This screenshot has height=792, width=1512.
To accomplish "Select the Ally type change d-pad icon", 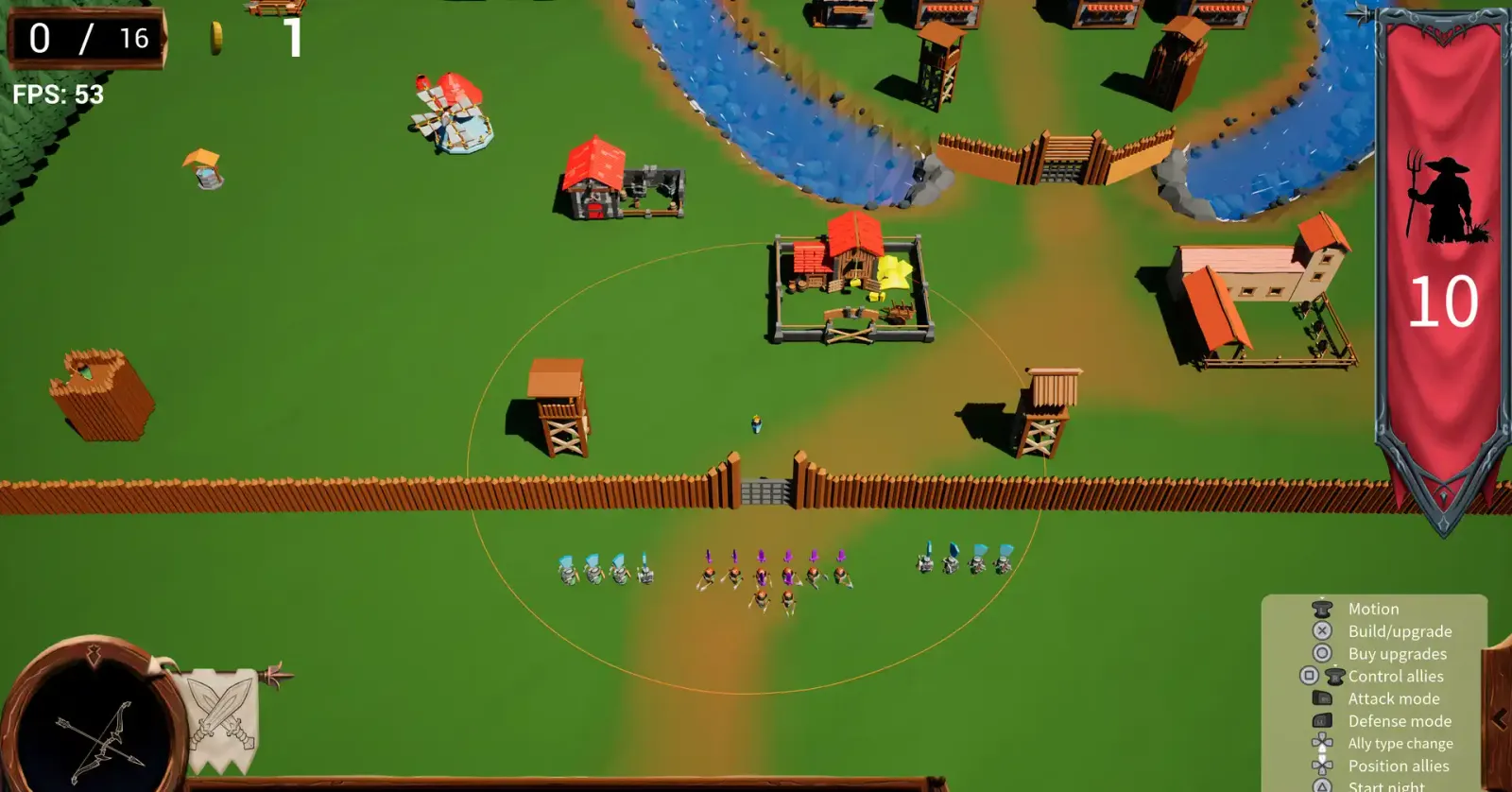I will [1320, 742].
